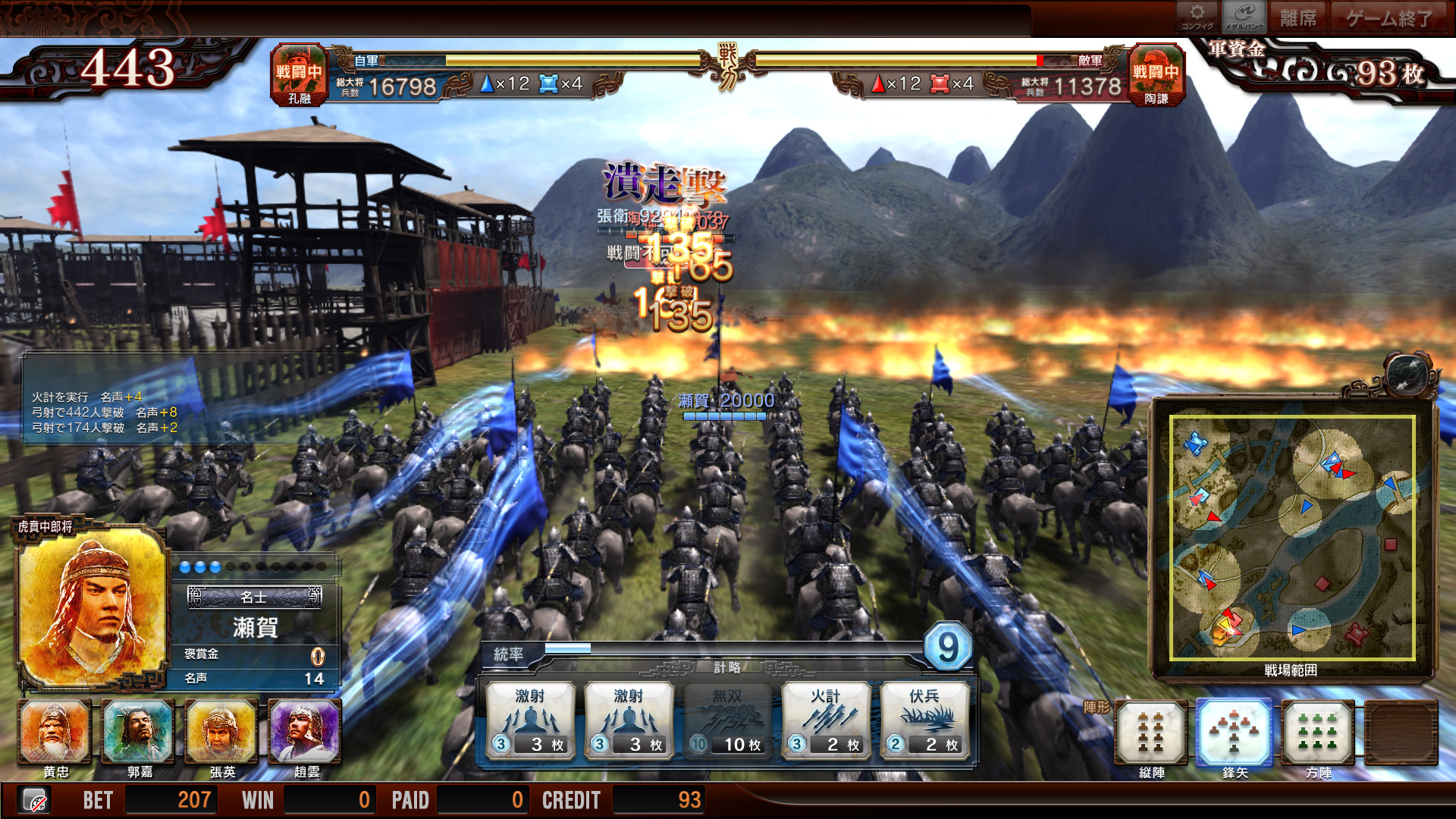This screenshot has width=1456, height=819.
Task: Choose the 方陣 square formation
Action: (x=1318, y=733)
